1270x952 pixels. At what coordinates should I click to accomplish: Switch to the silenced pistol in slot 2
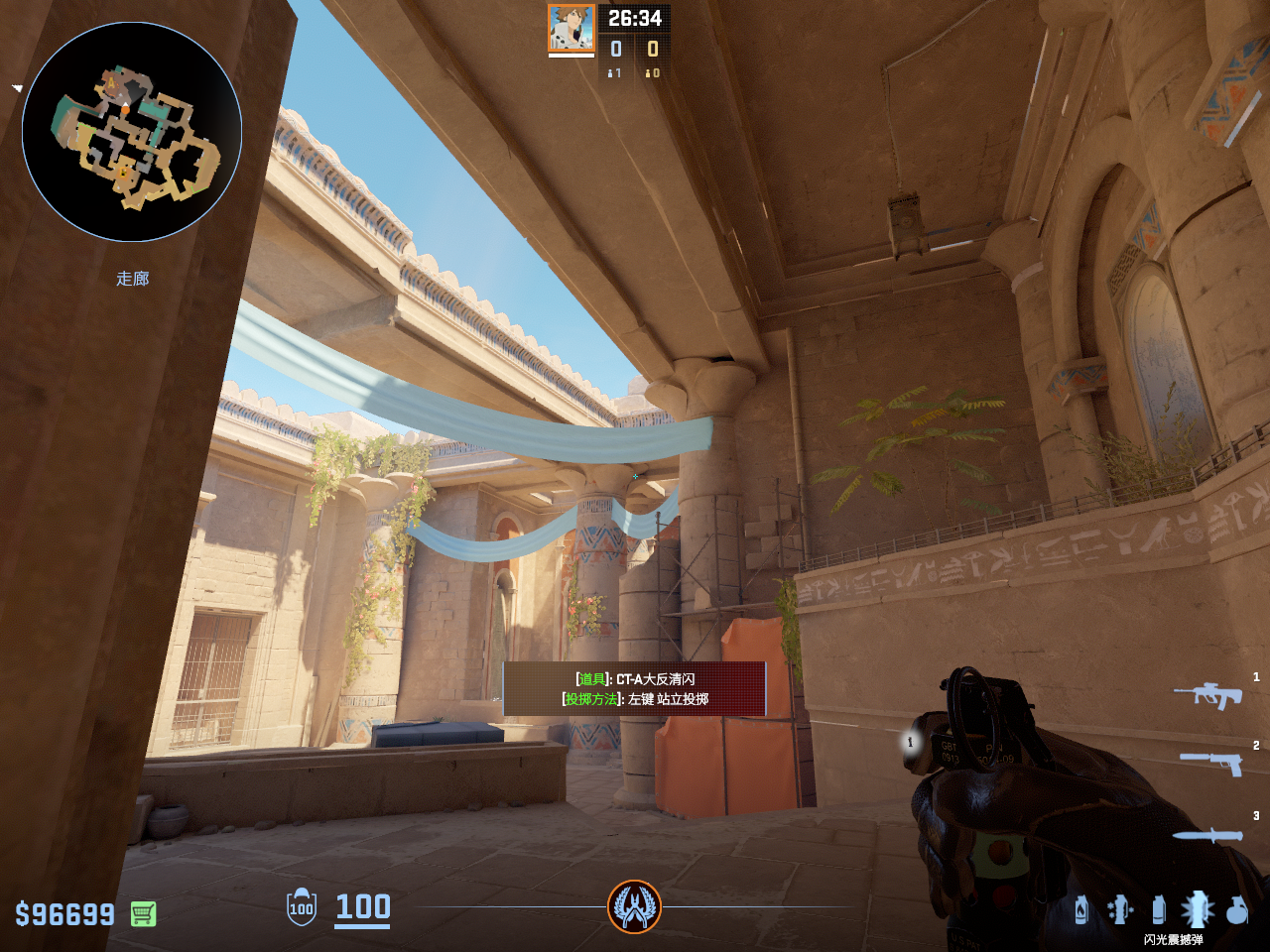pyautogui.click(x=1210, y=762)
